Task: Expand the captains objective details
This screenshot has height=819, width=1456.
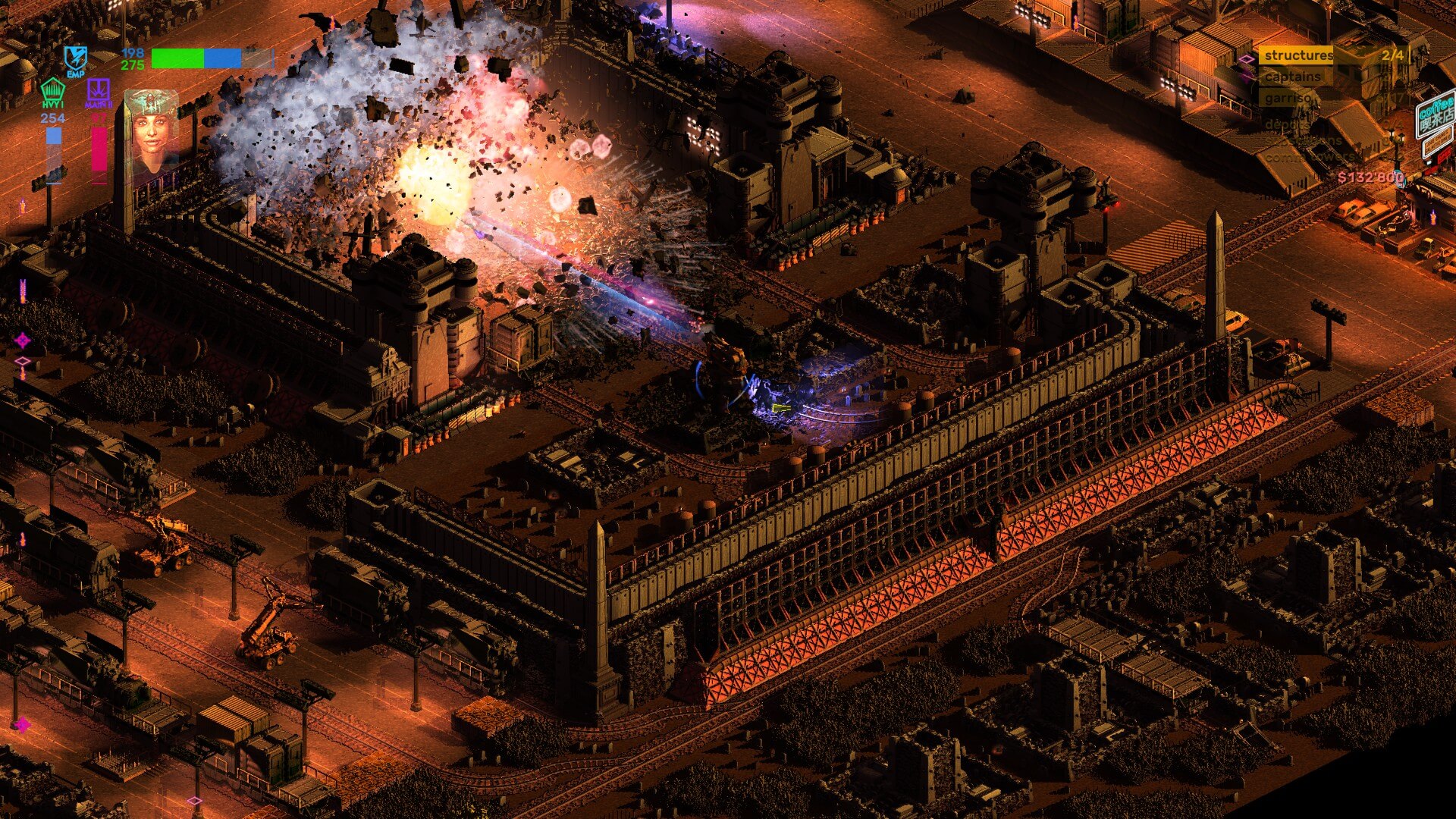Action: coord(1293,77)
